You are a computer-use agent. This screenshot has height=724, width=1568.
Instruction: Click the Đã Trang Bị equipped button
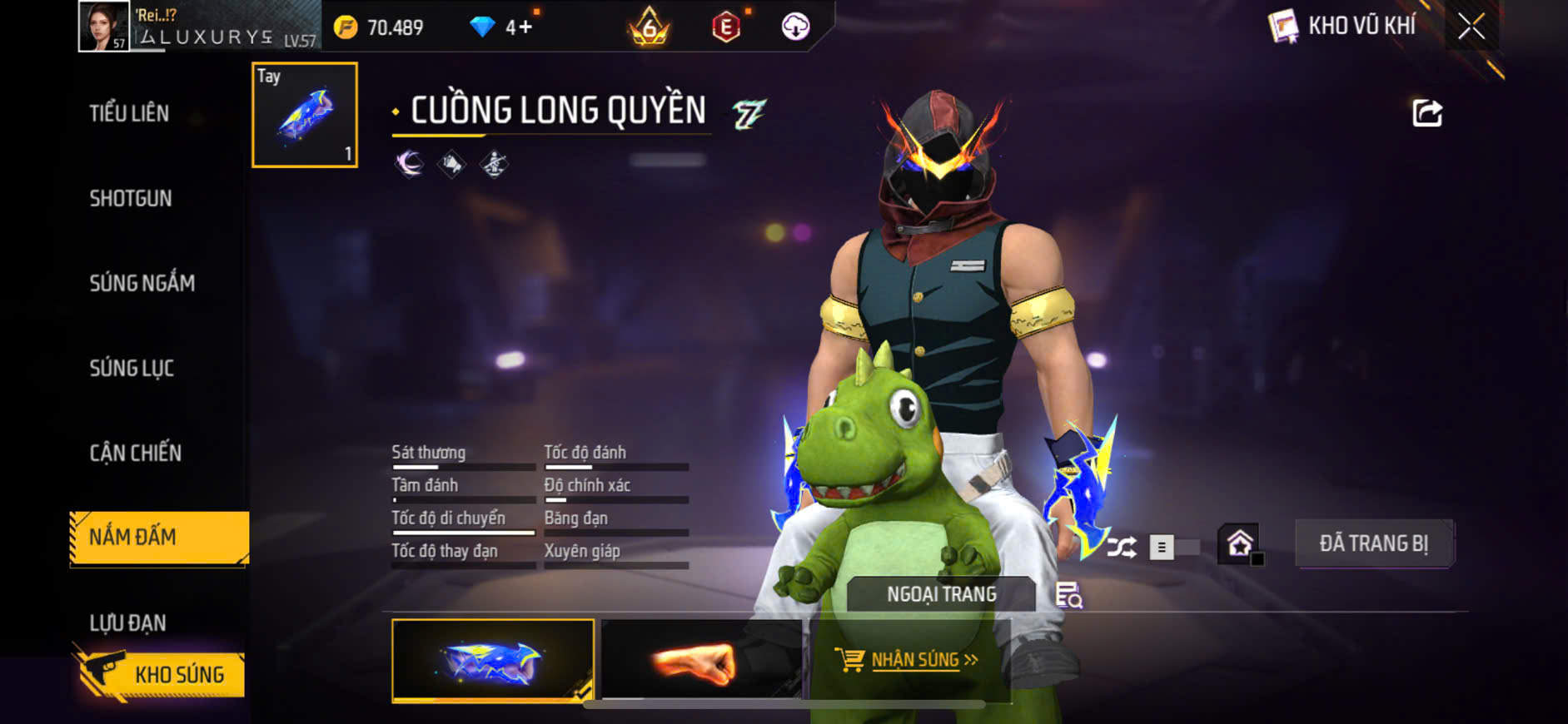click(x=1373, y=544)
